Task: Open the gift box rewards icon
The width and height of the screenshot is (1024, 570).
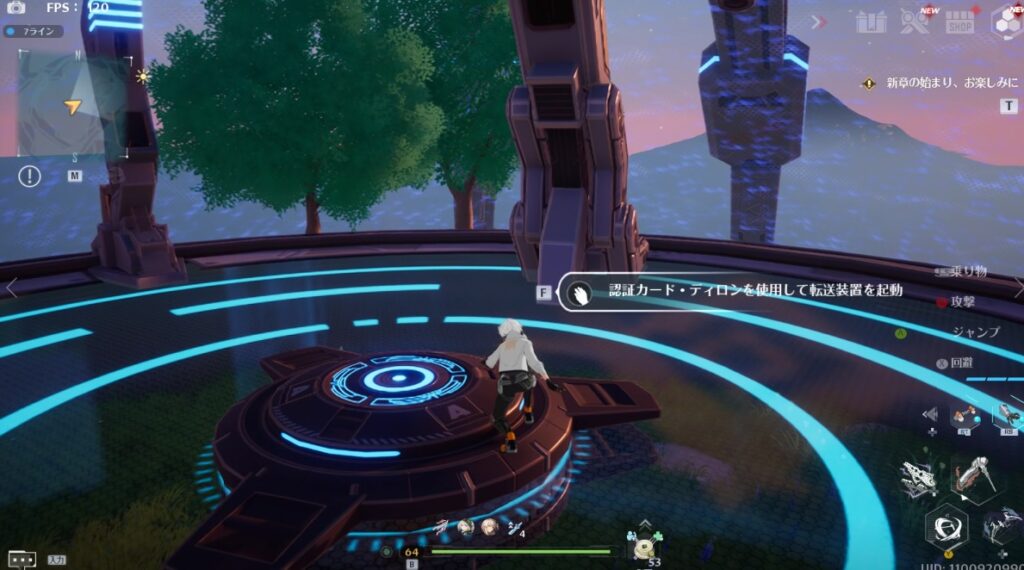Action: click(x=871, y=22)
